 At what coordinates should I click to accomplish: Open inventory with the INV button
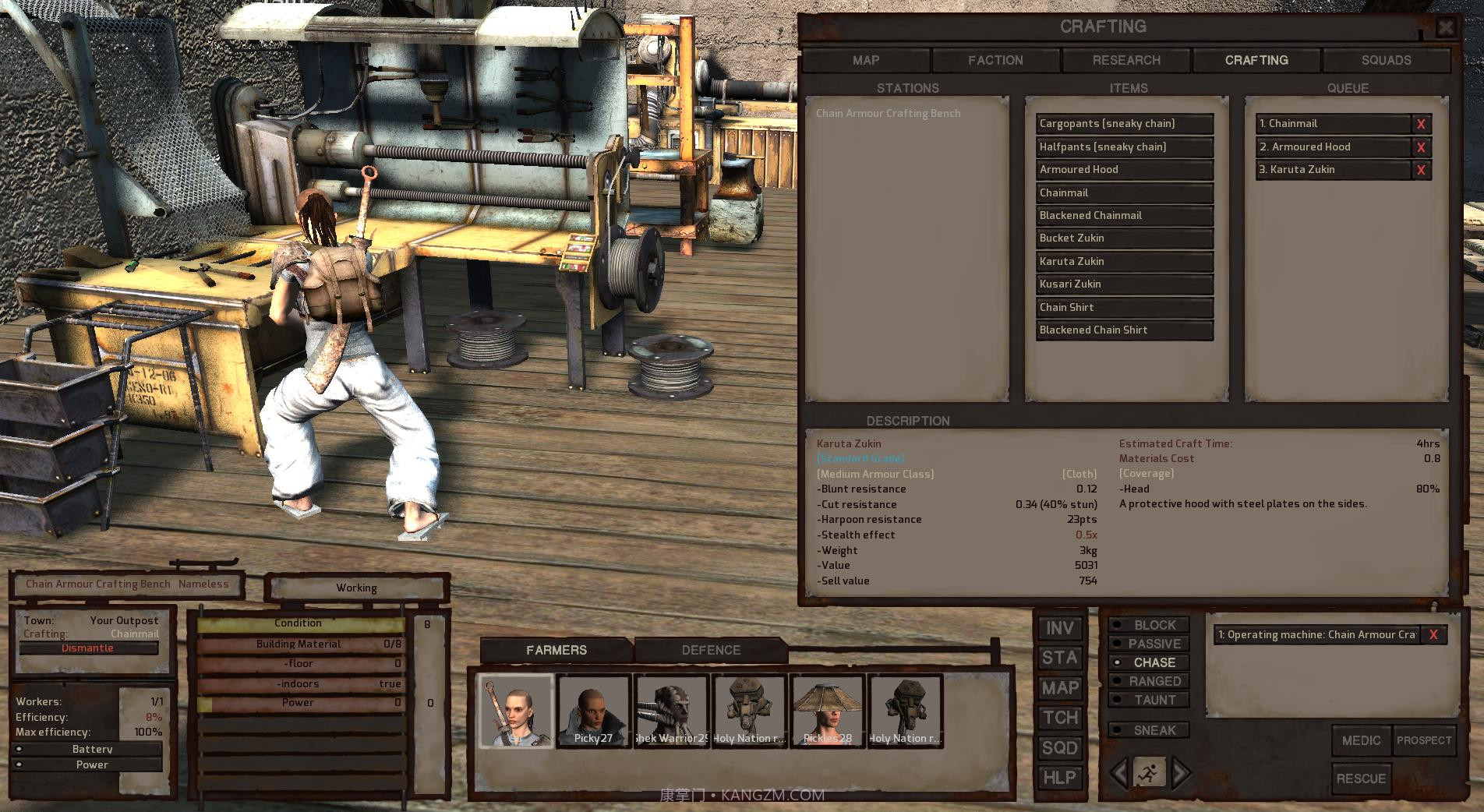1059,629
